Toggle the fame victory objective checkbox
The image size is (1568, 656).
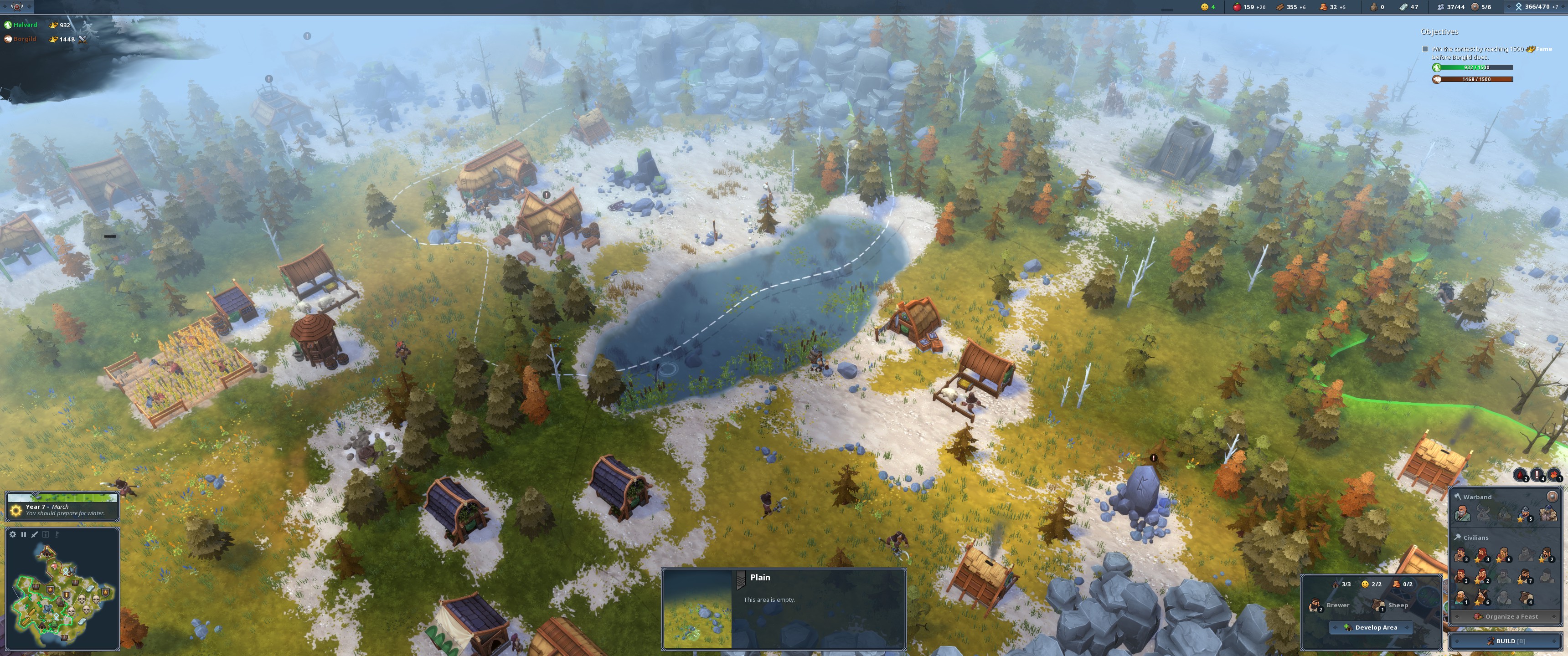(1425, 49)
